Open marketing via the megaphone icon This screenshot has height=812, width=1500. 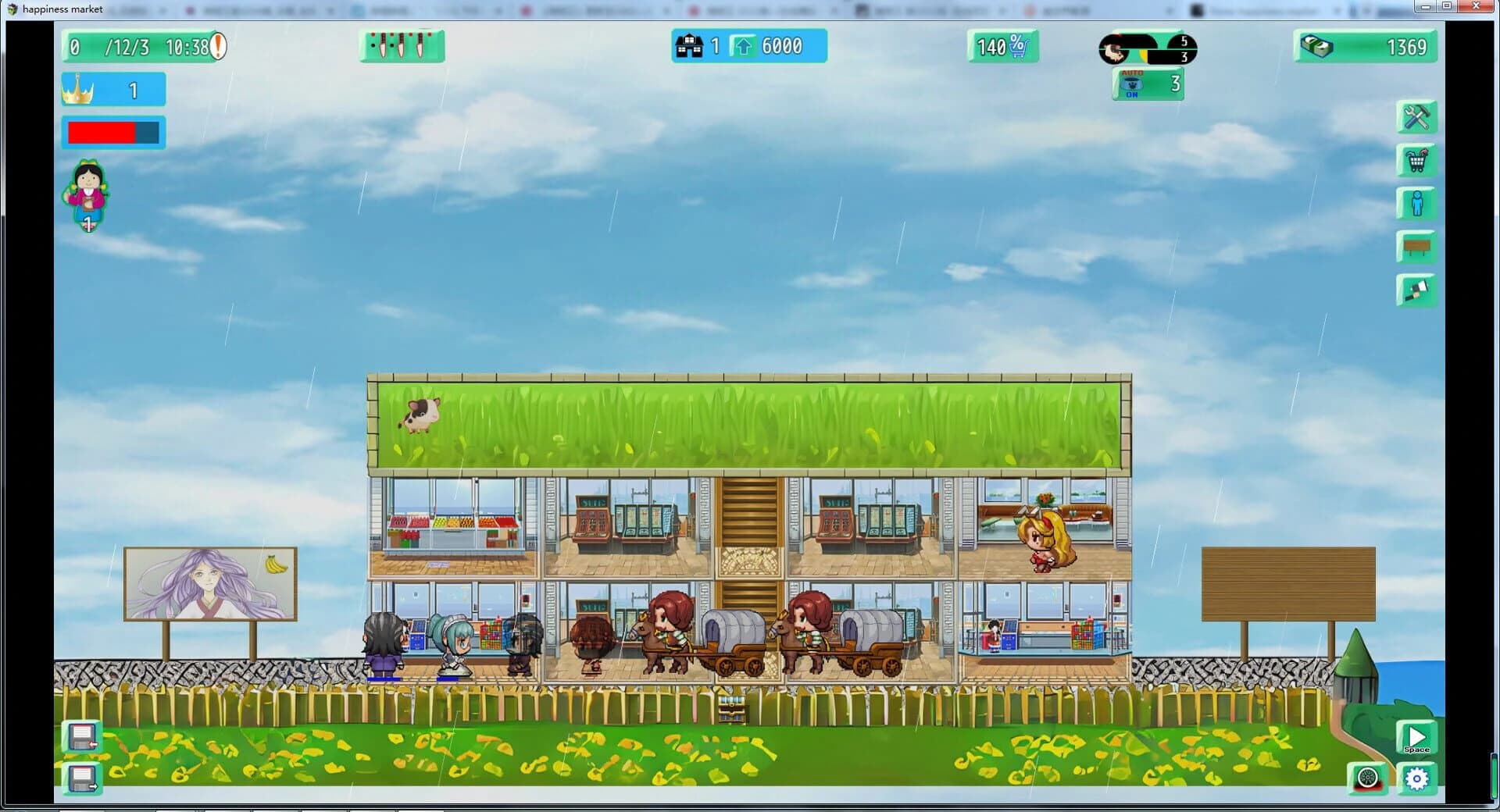pos(1416,290)
